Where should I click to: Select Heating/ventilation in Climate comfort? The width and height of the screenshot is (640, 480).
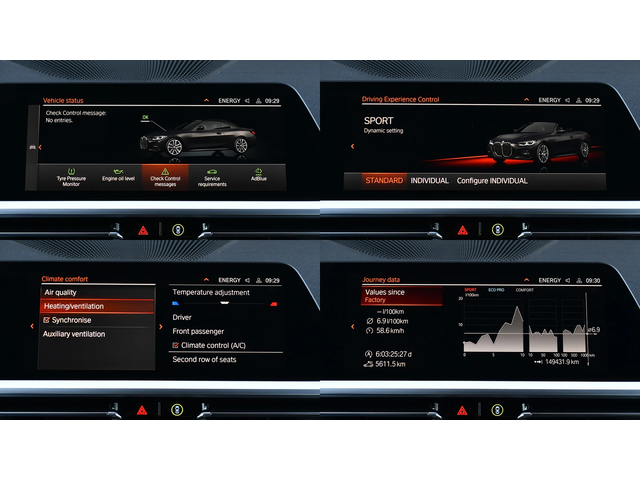(x=98, y=306)
